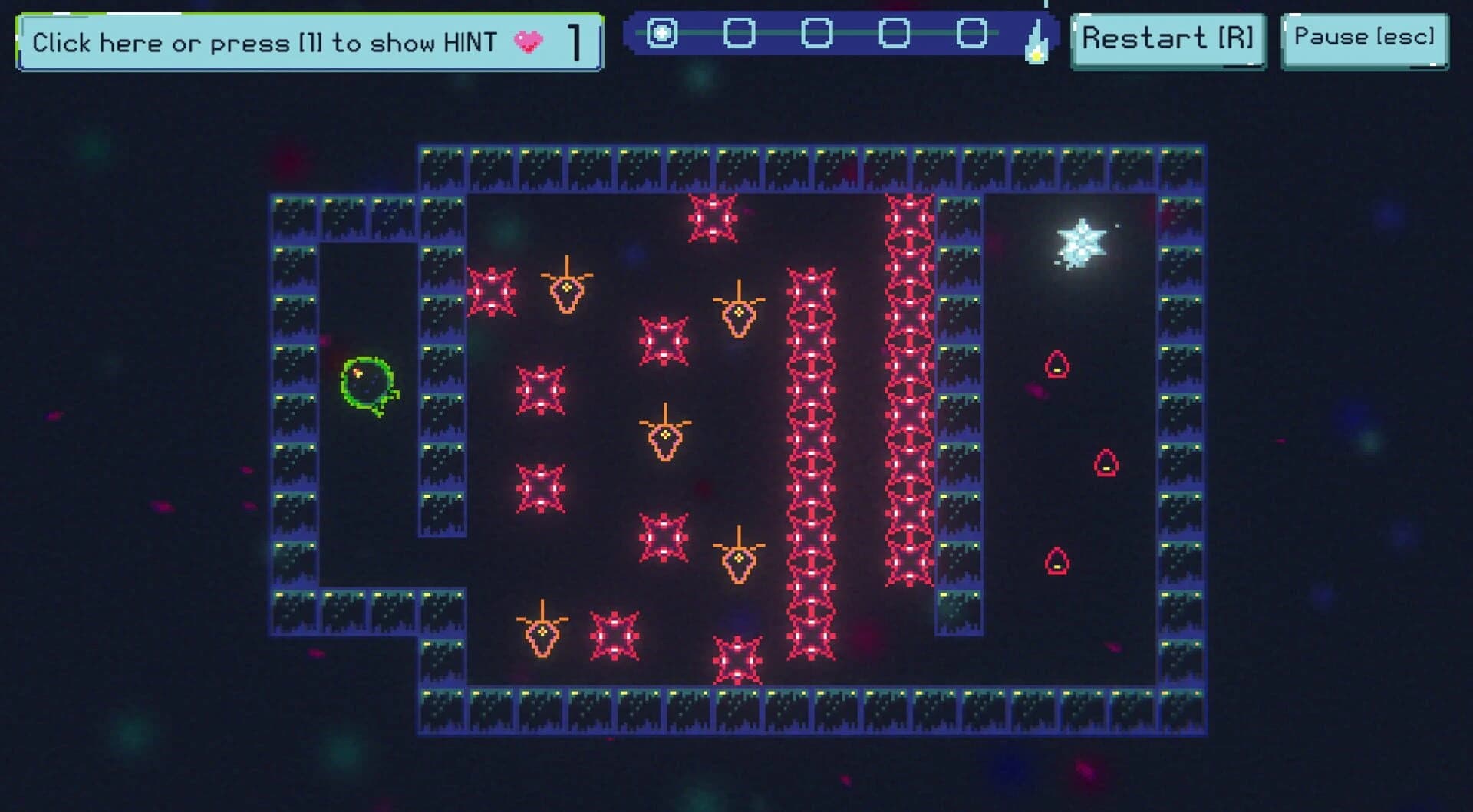Click the pink heart icon beside the hint counter
Image resolution: width=1473 pixels, height=812 pixels.
(529, 42)
